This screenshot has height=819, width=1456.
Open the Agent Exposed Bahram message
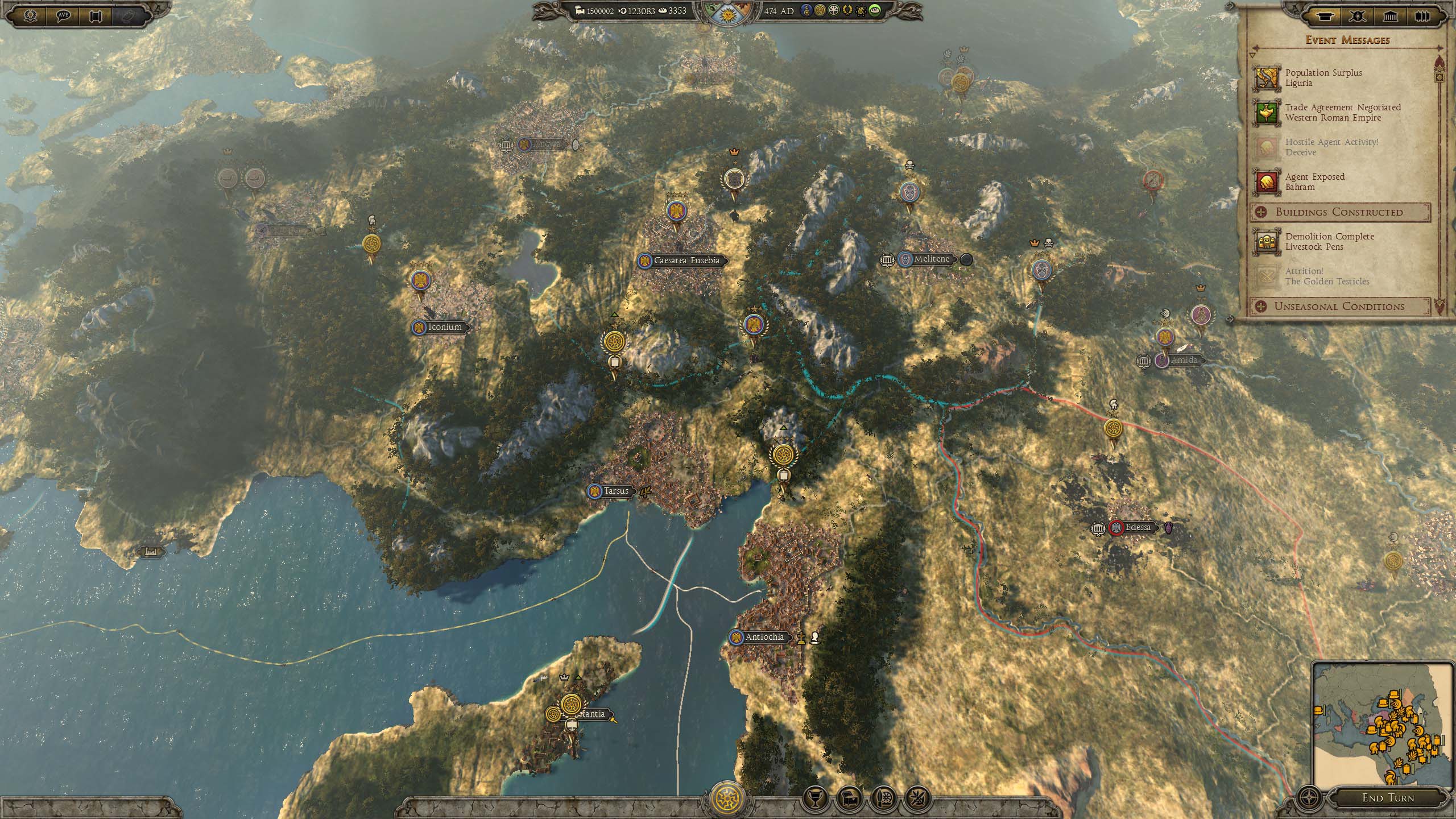pyautogui.click(x=1314, y=182)
